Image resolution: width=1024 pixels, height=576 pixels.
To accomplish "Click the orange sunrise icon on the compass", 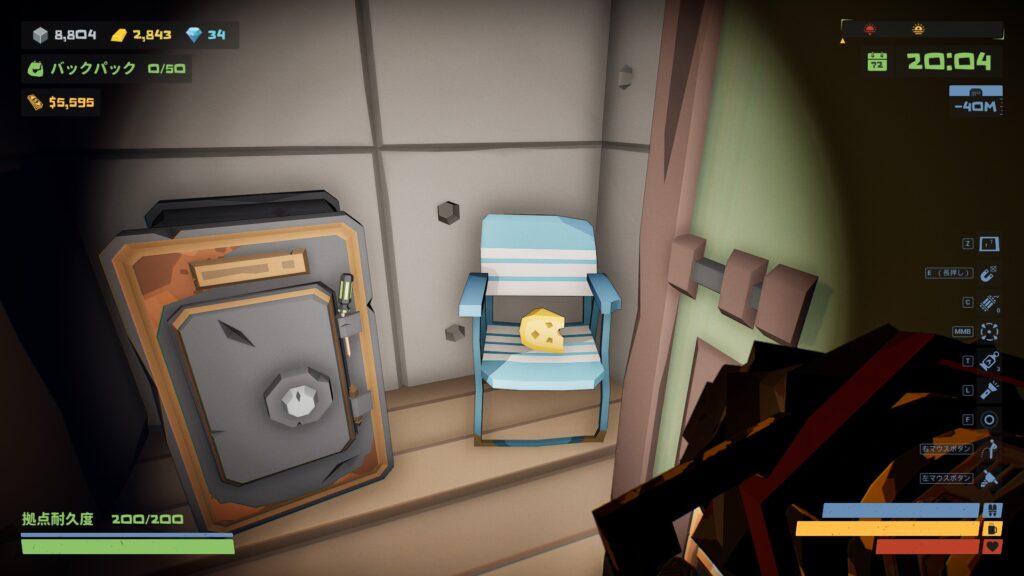I will click(x=918, y=29).
